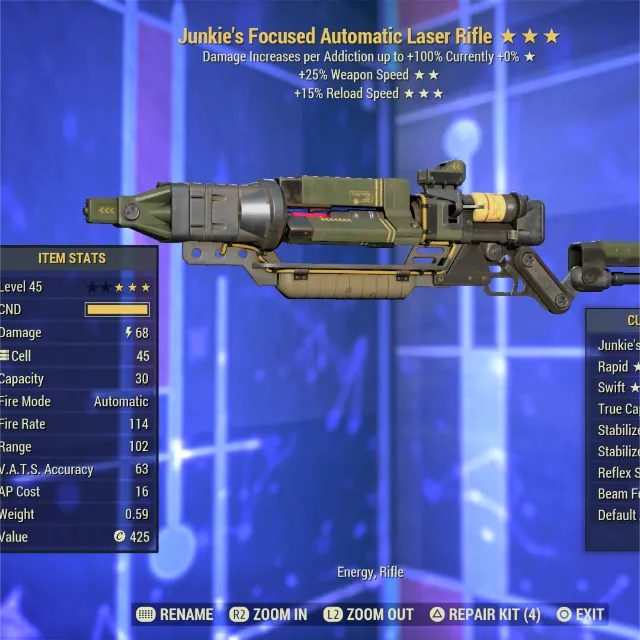The image size is (640, 640).
Task: Select the Zoom Out action
Action: pyautogui.click(x=367, y=614)
